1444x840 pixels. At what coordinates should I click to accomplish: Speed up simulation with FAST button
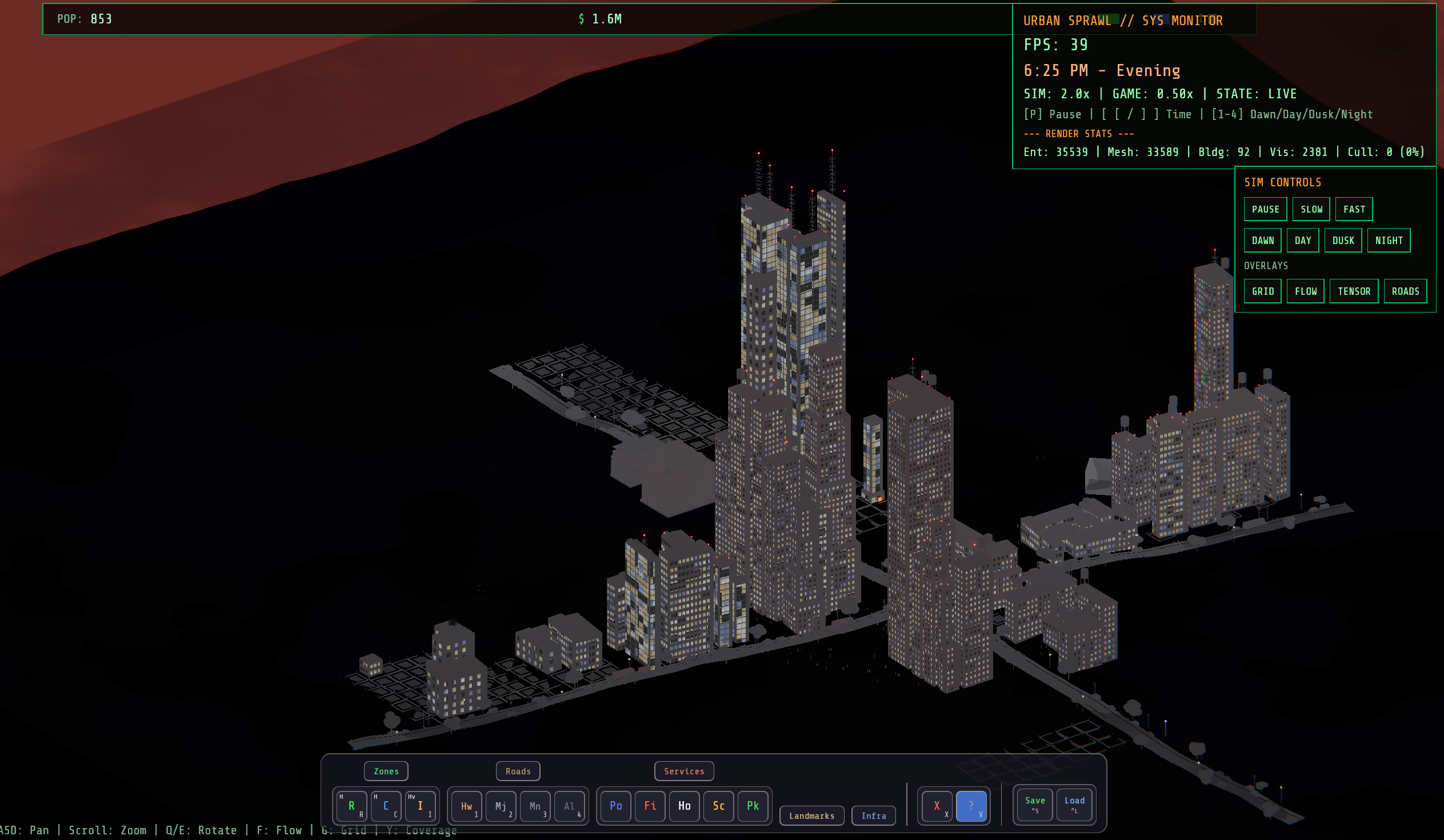coord(1354,209)
